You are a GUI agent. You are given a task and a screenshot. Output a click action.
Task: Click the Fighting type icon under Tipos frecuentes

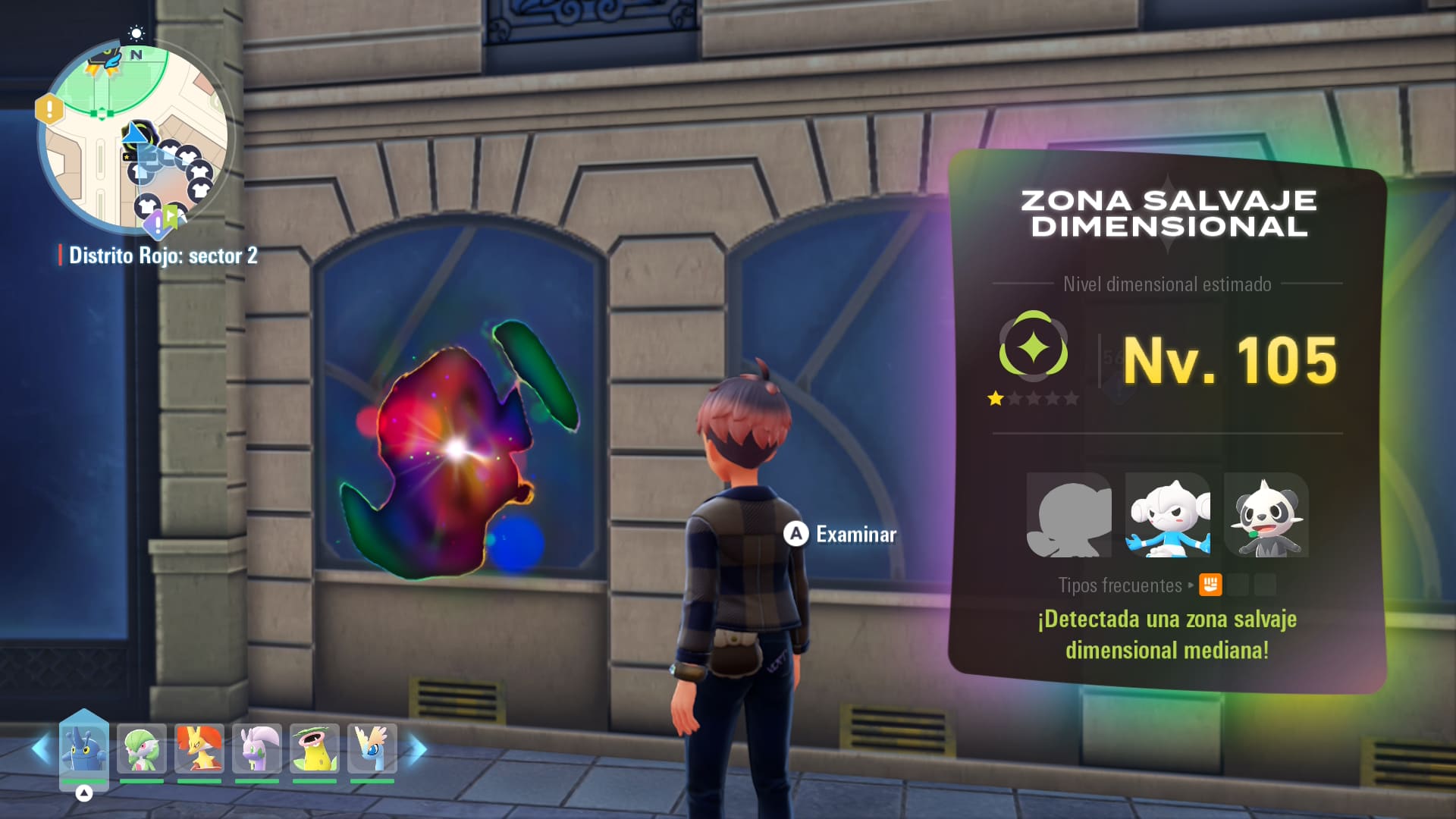click(x=1209, y=585)
